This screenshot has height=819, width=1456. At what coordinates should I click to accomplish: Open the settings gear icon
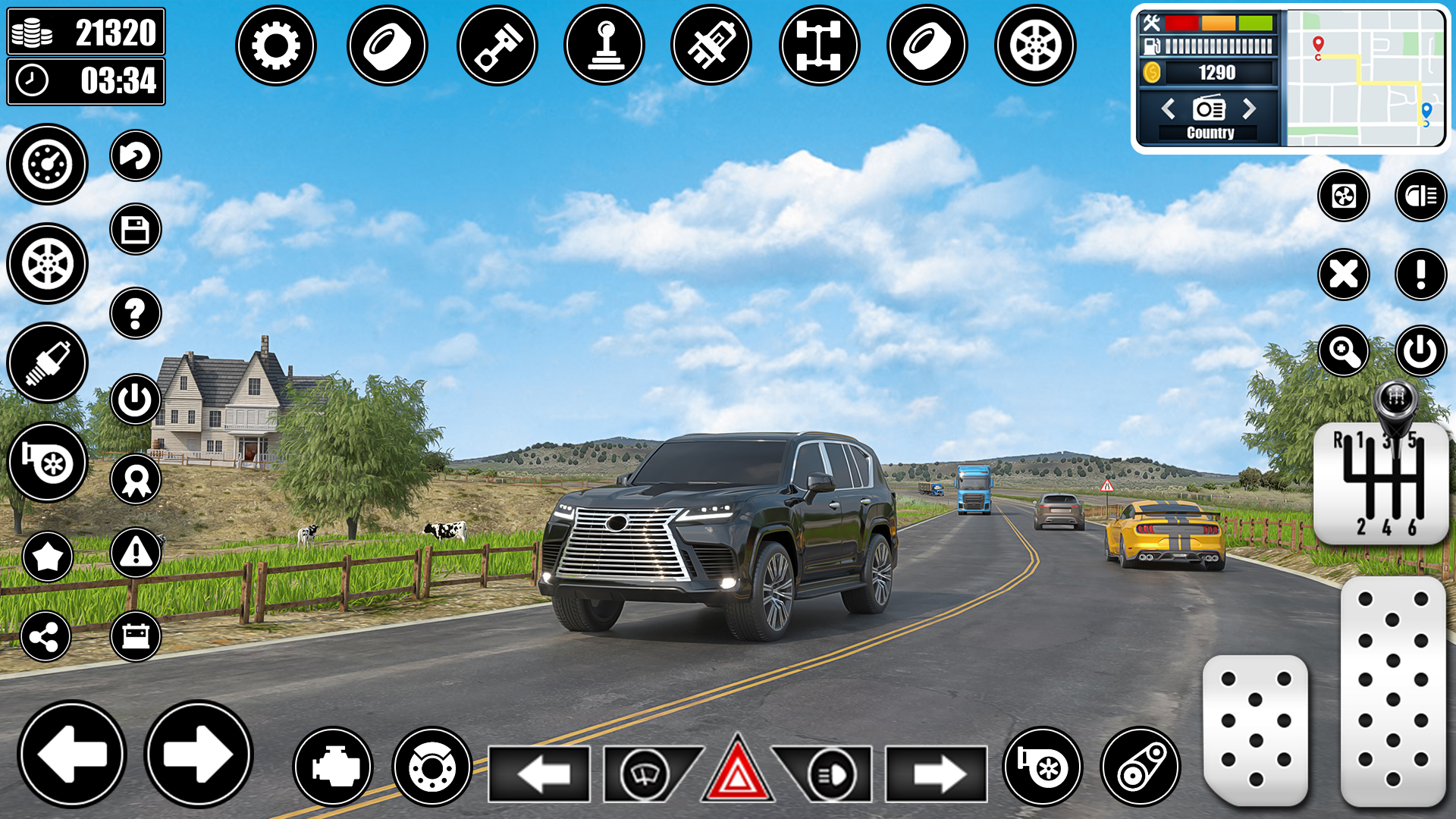(x=276, y=45)
